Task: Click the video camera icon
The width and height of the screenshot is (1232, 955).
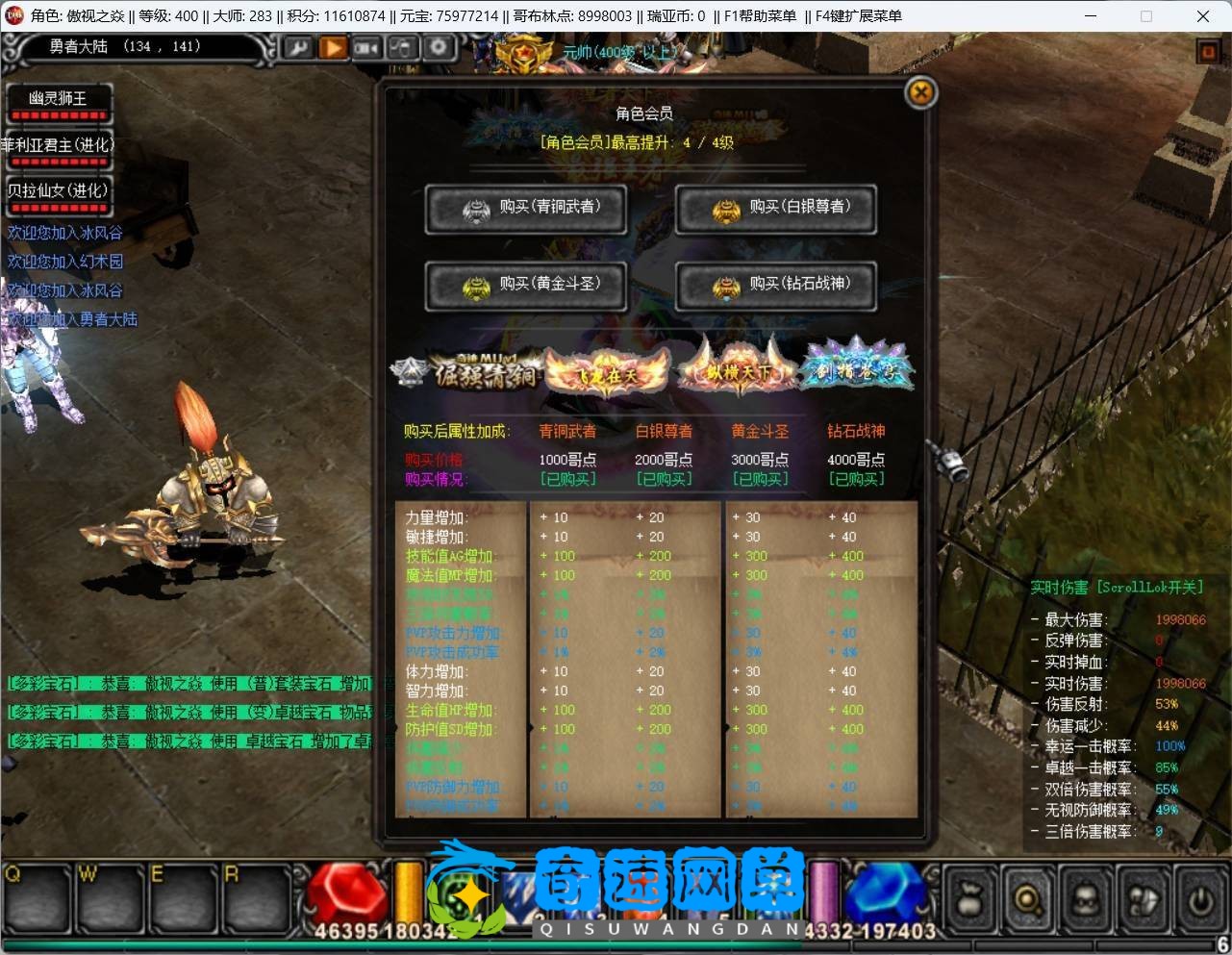Action: point(367,47)
